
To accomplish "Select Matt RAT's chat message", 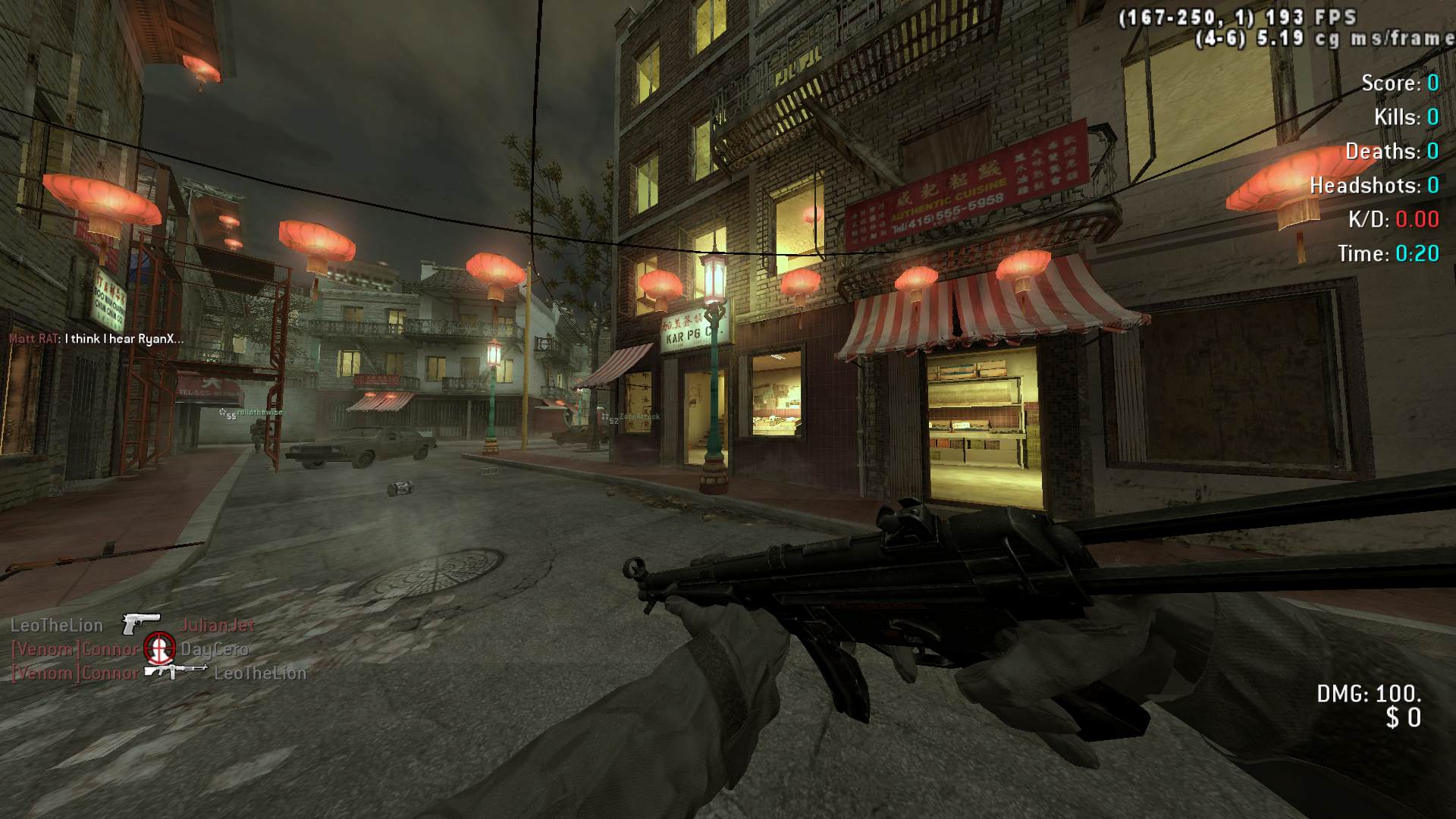I will pos(124,339).
